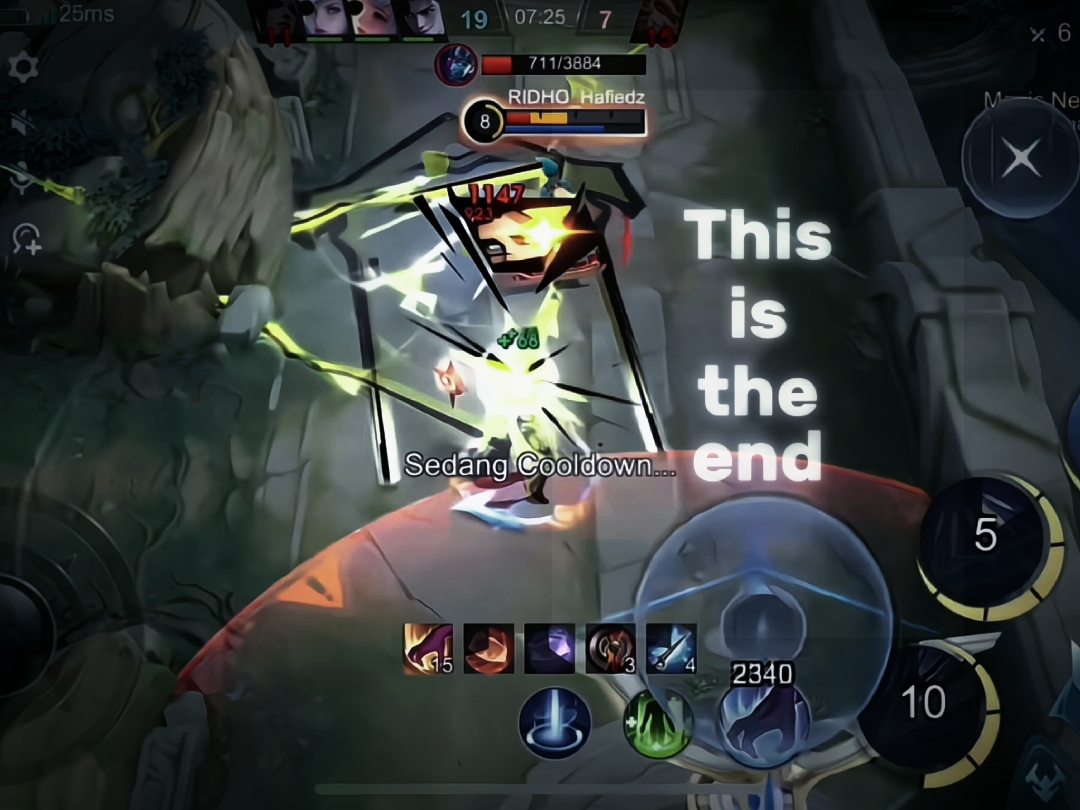Select the enemy hero portrait beside the 711/3884 bar
Viewport: 1080px width, 810px height.
(x=456, y=65)
